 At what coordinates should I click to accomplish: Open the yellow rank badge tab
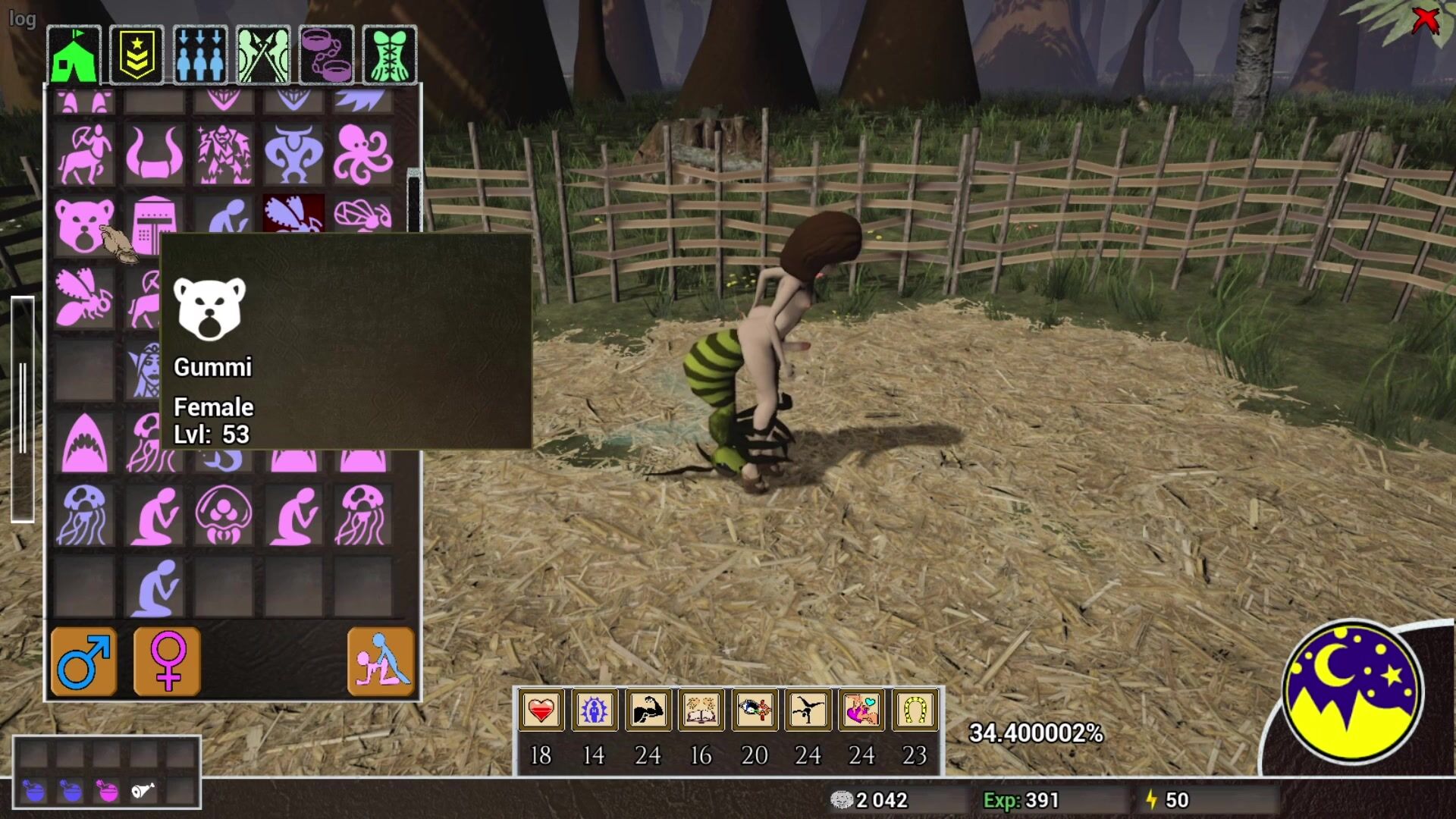136,55
